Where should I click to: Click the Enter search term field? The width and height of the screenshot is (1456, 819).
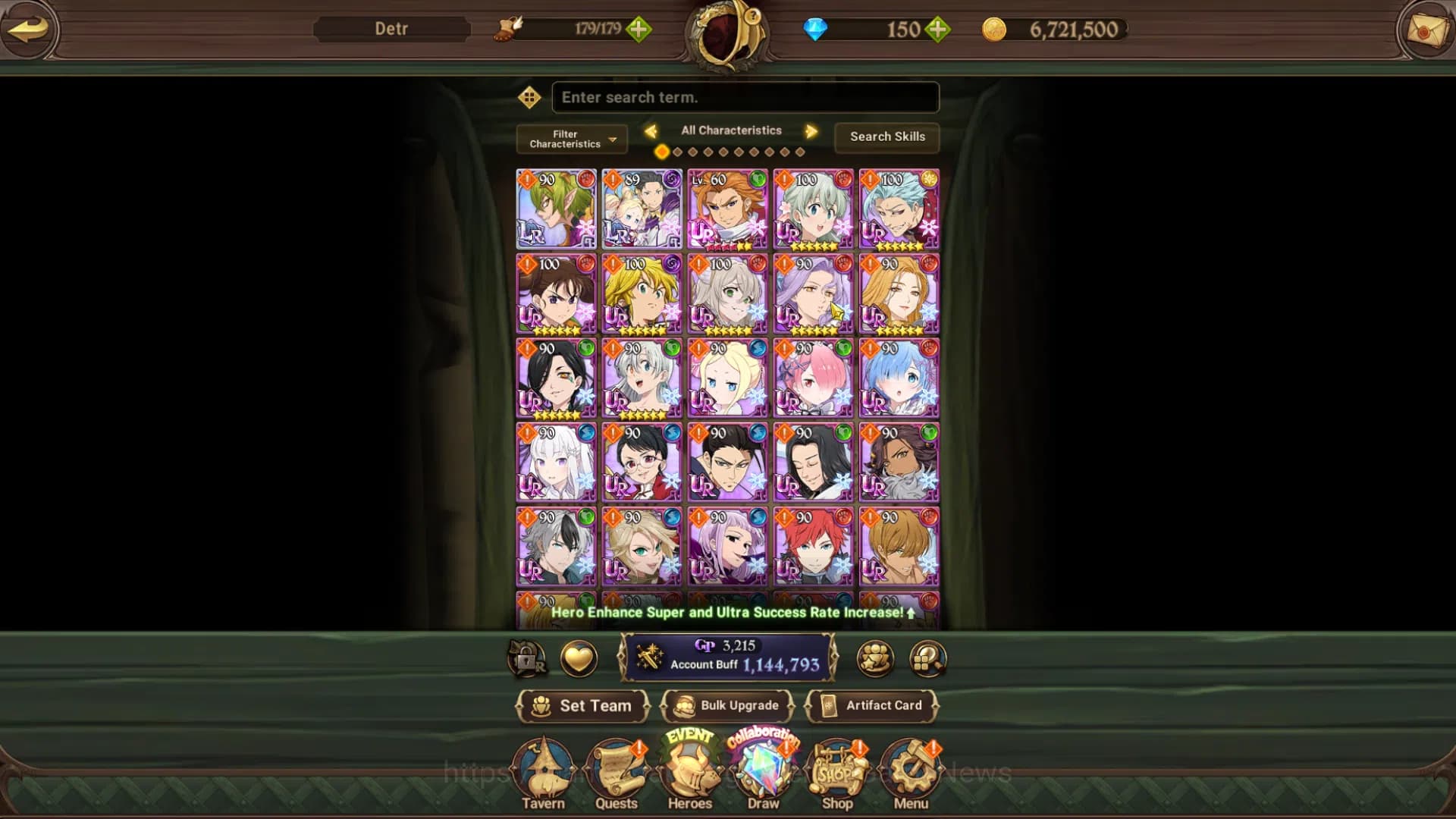pyautogui.click(x=745, y=97)
